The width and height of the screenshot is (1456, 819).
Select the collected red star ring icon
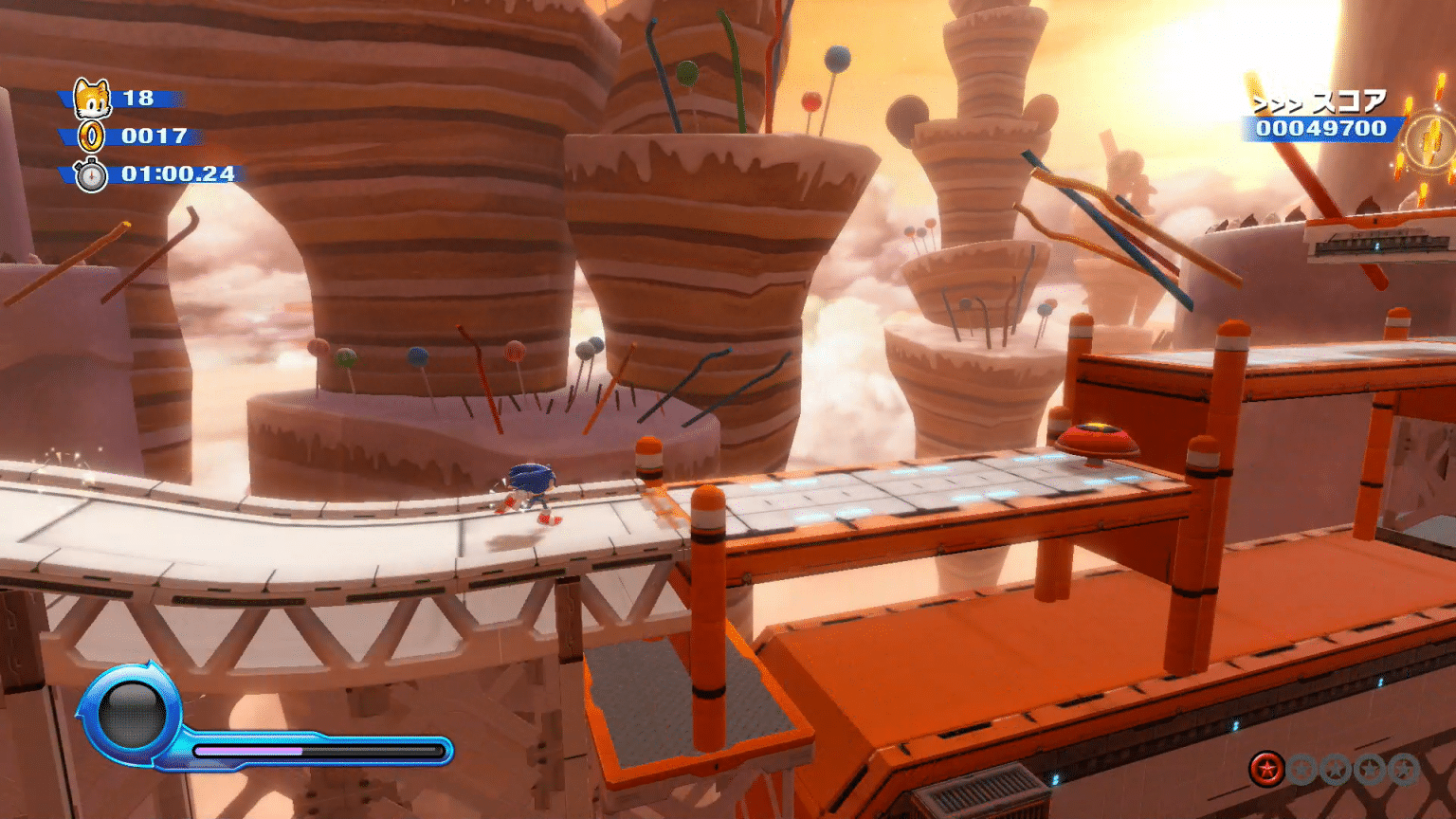pyautogui.click(x=1265, y=769)
